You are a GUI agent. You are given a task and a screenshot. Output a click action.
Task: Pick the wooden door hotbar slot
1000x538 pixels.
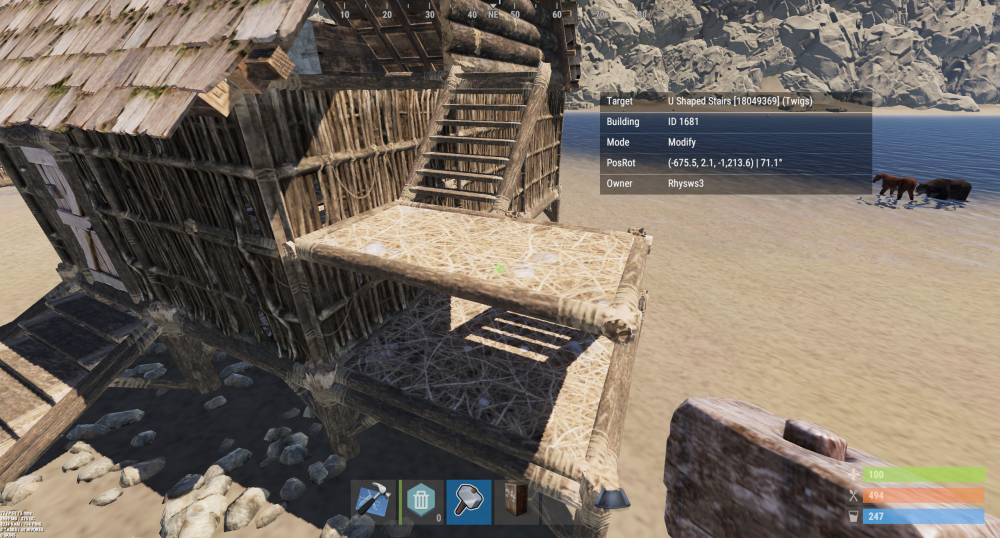[517, 501]
